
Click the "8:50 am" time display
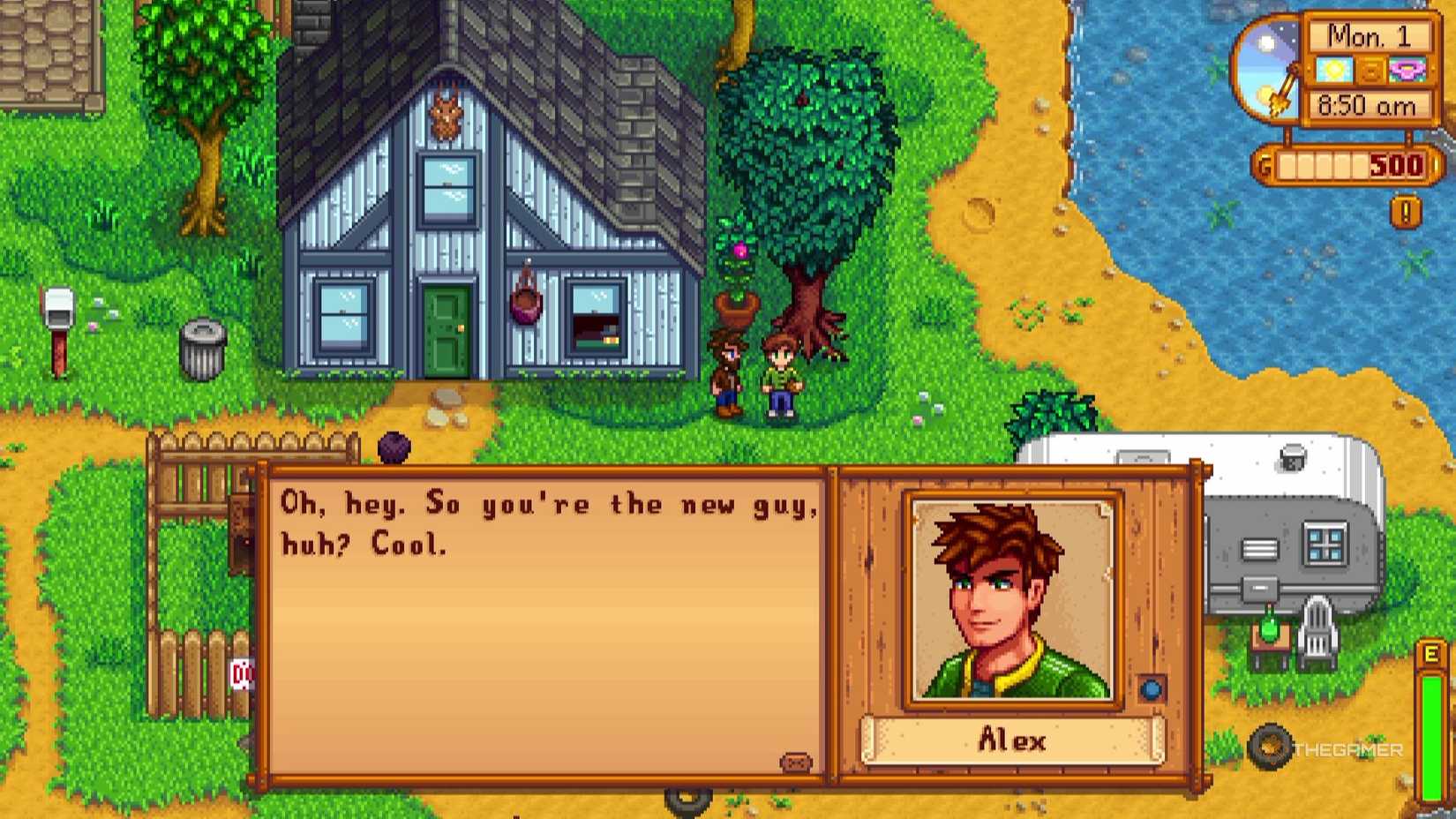click(1366, 104)
